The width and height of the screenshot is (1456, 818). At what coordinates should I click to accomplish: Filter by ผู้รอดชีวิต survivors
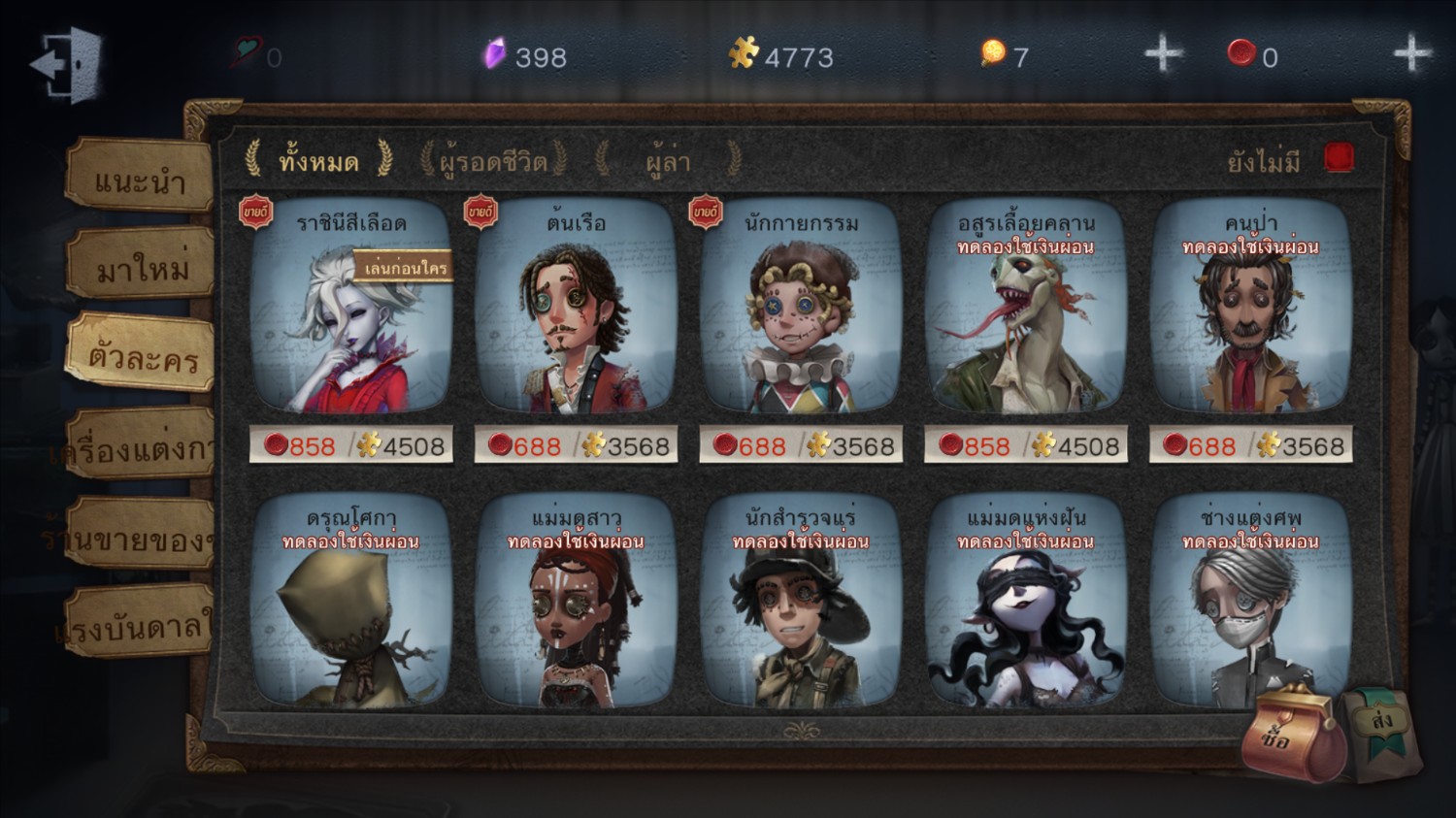point(492,160)
